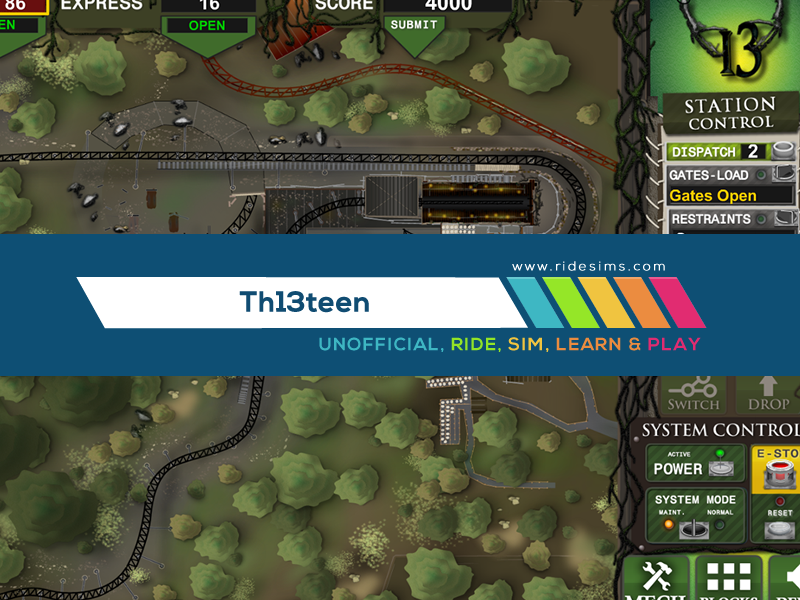Visit the www.ridesims.com link

pos(588,267)
